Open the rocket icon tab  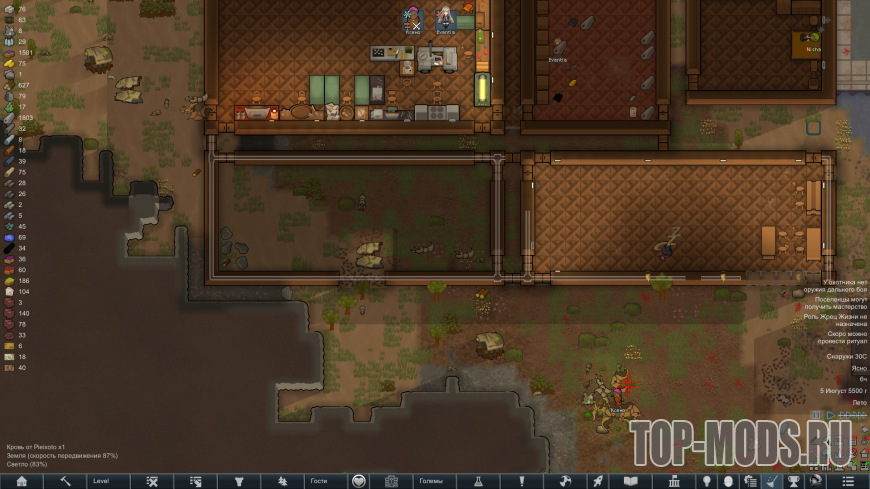598,481
